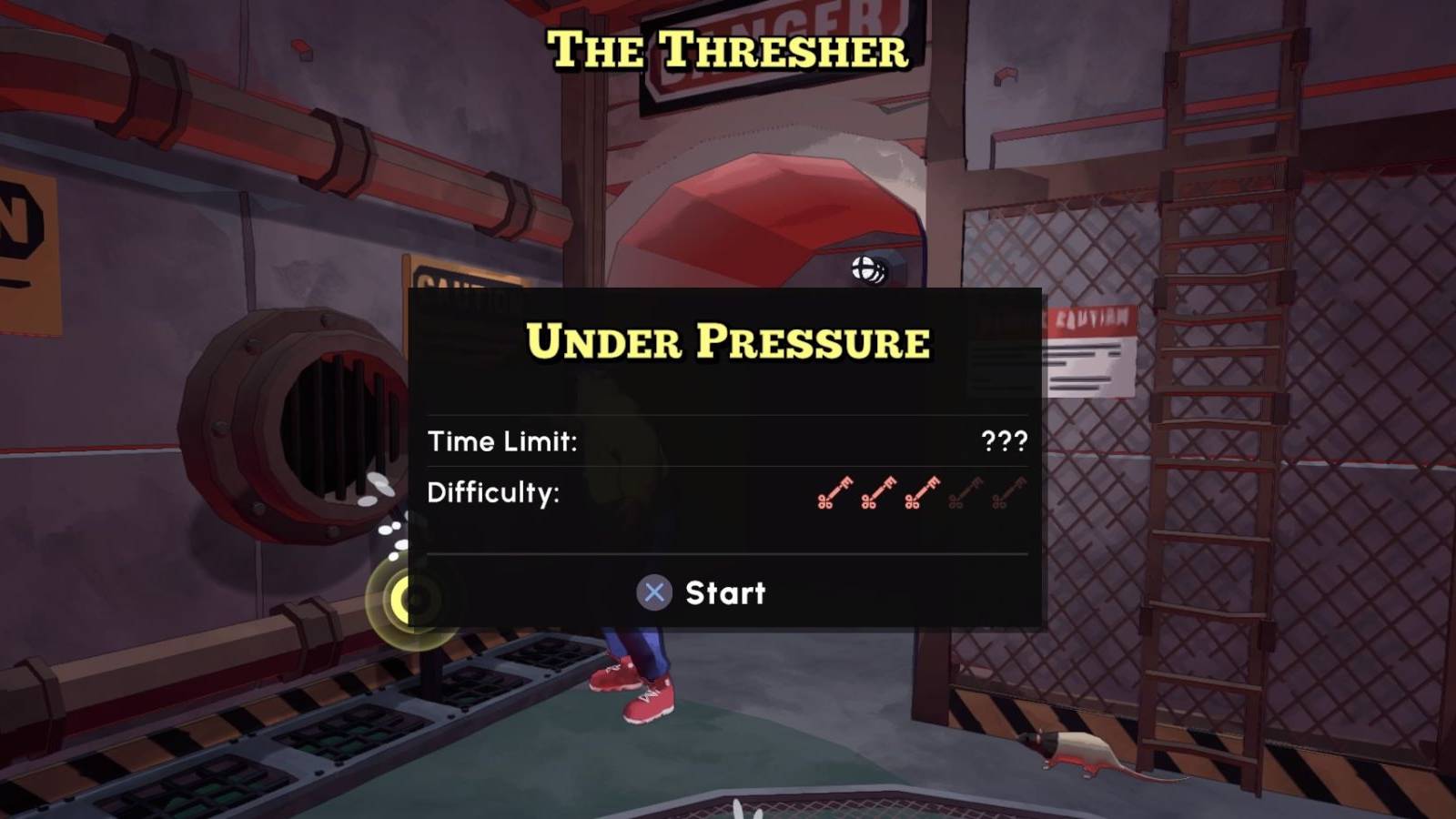The height and width of the screenshot is (819, 1456).
Task: Click the first highlighted difficulty key icon
Action: (834, 493)
